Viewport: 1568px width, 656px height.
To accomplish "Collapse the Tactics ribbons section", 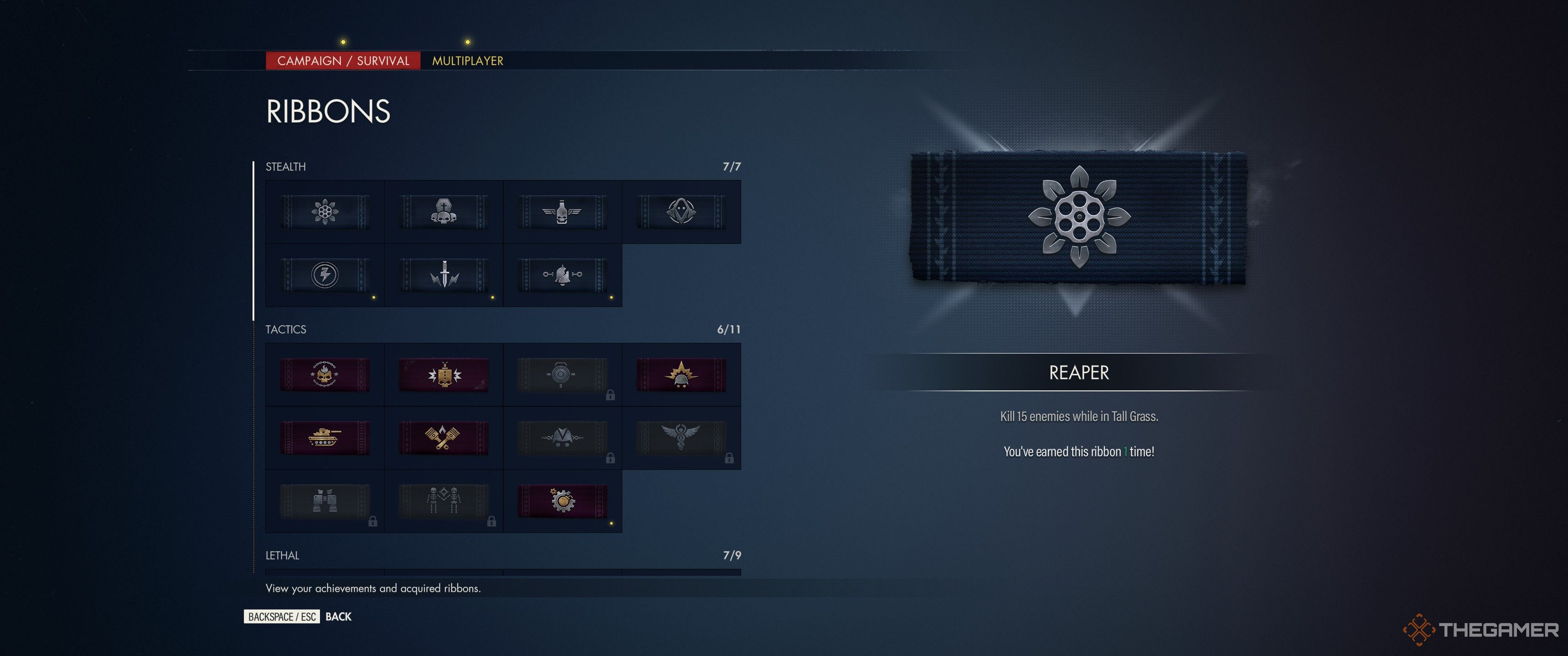I will click(x=286, y=329).
